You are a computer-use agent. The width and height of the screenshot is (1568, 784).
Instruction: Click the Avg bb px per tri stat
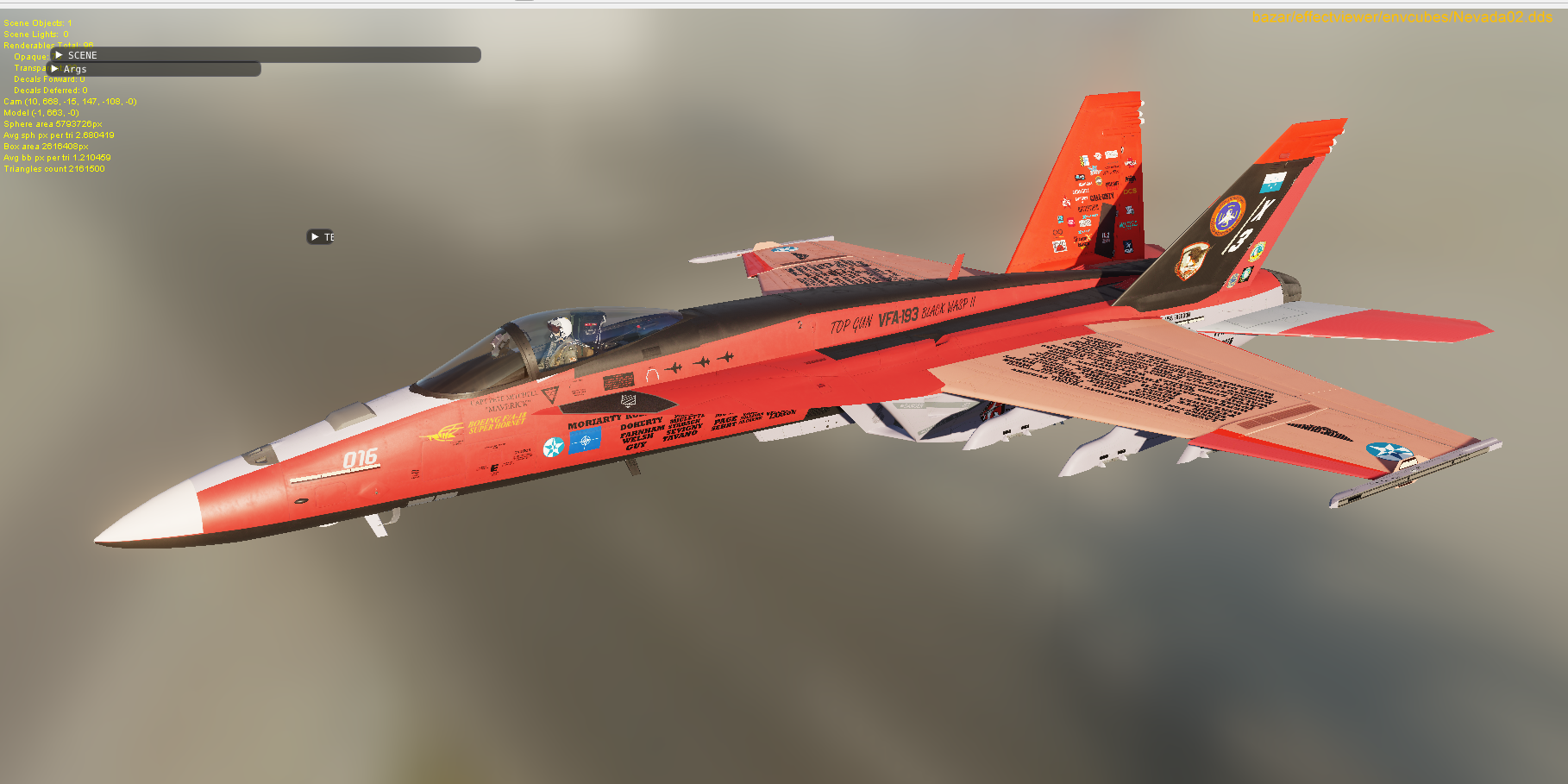click(57, 157)
